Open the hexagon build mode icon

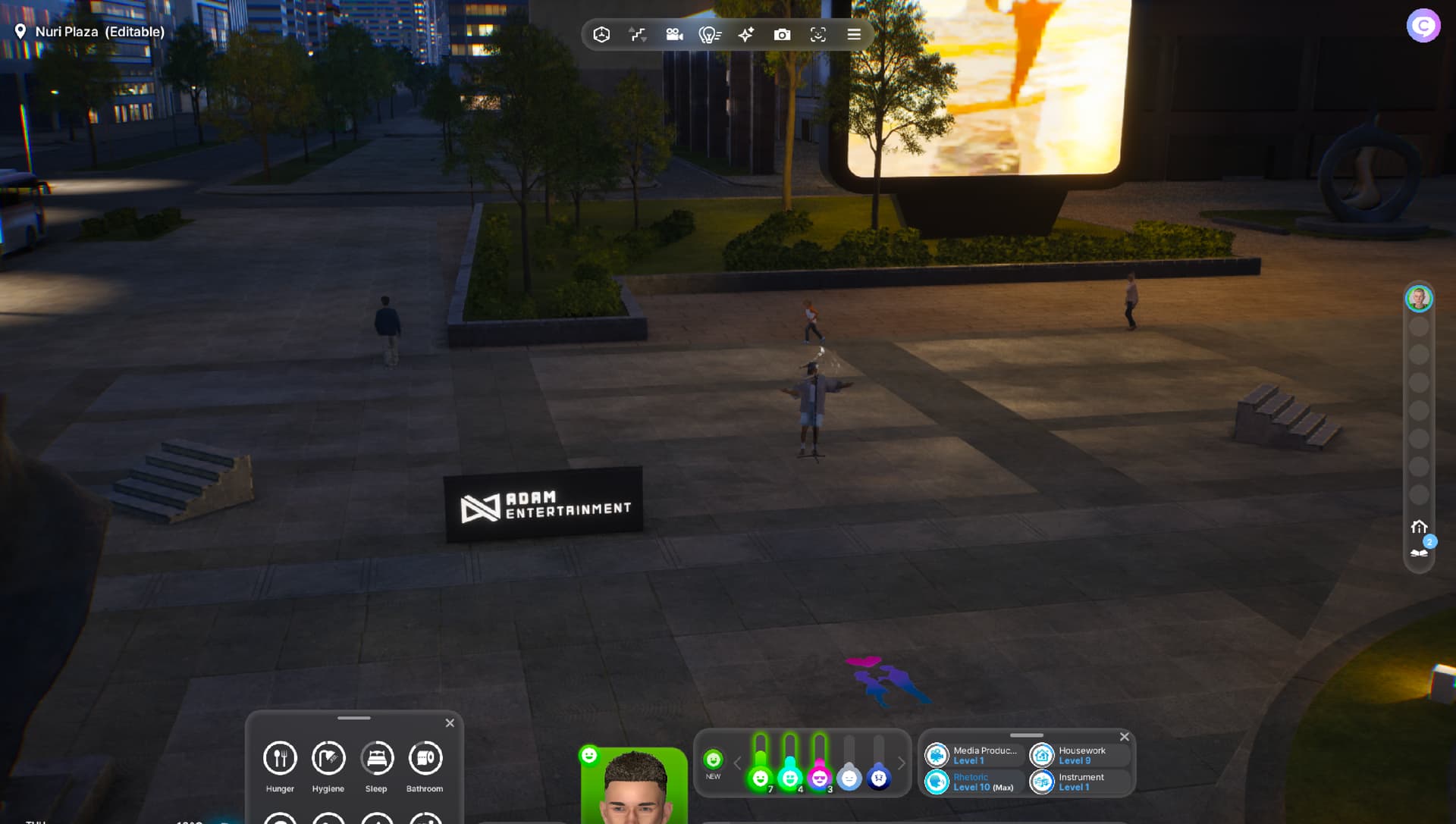click(x=601, y=35)
